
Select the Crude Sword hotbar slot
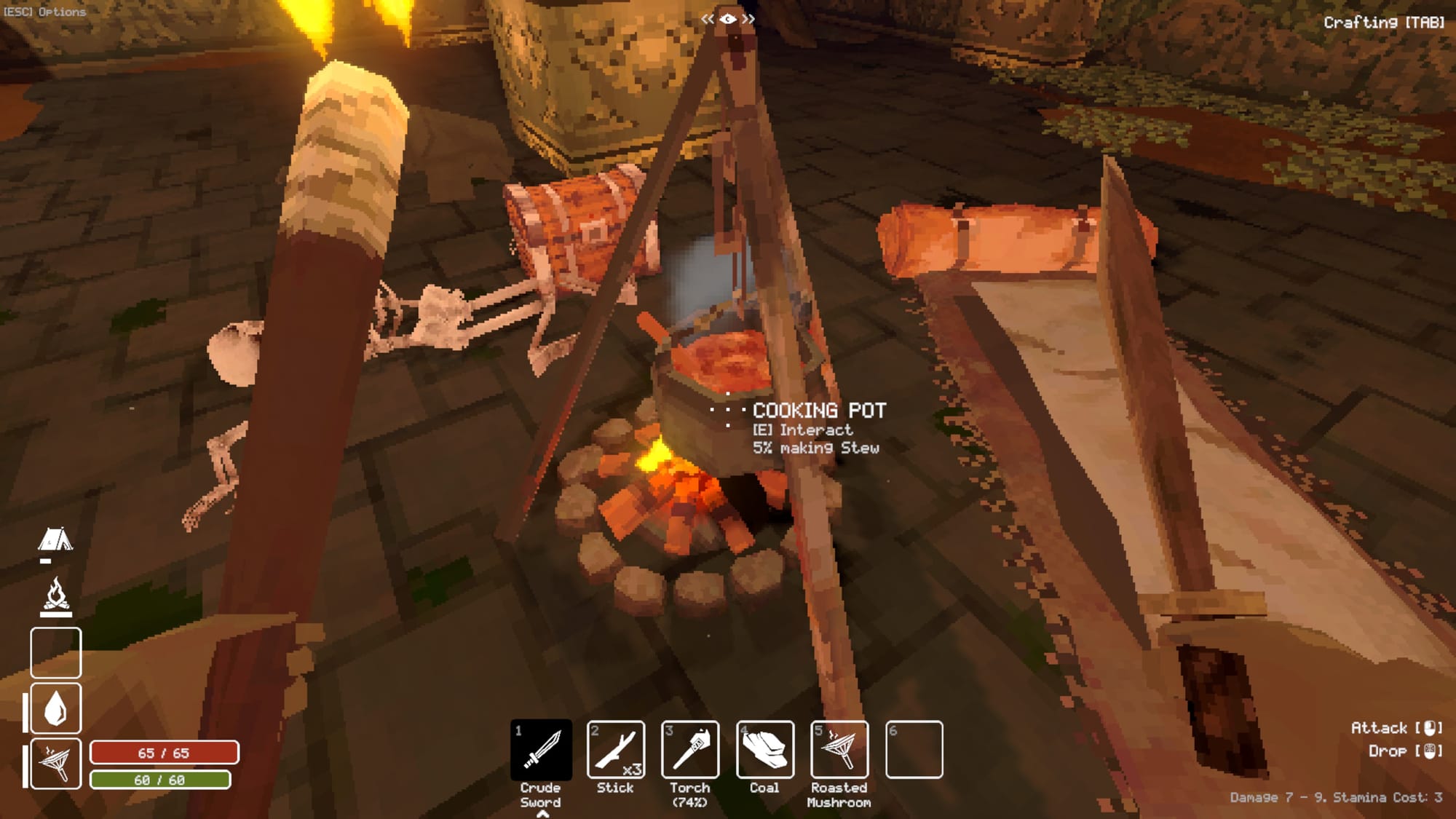pyautogui.click(x=541, y=750)
